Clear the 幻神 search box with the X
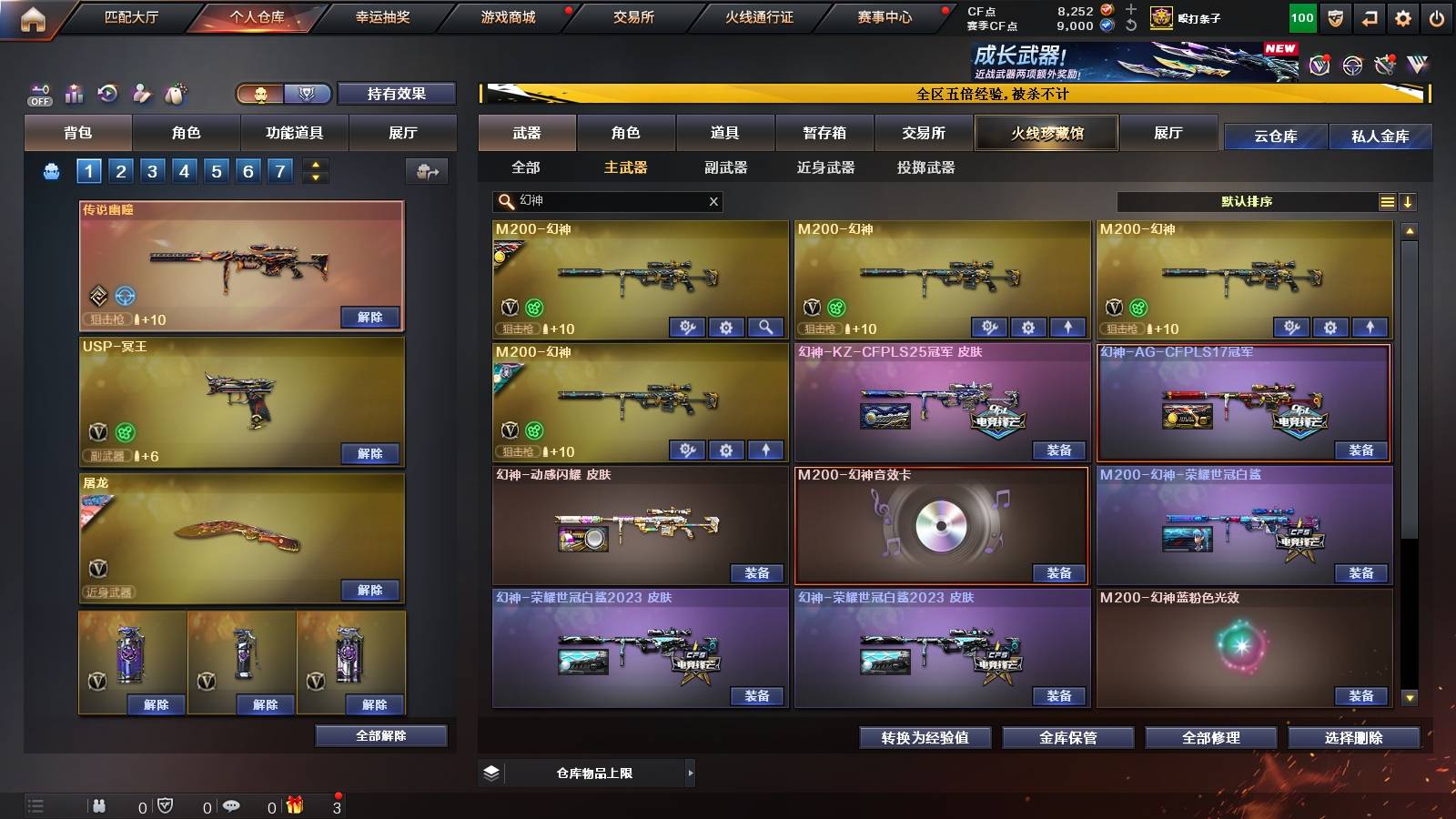The height and width of the screenshot is (819, 1456). [713, 202]
